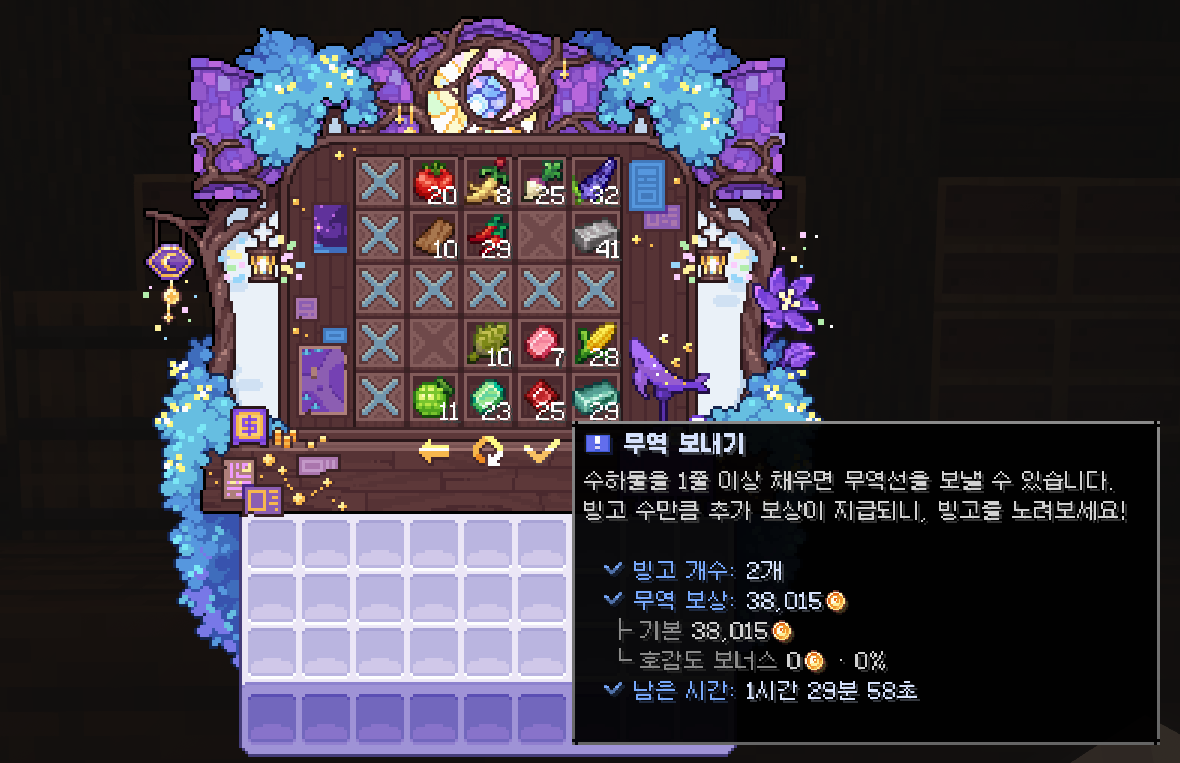Choose the olive leafy herb slot with 10

pyautogui.click(x=488, y=344)
